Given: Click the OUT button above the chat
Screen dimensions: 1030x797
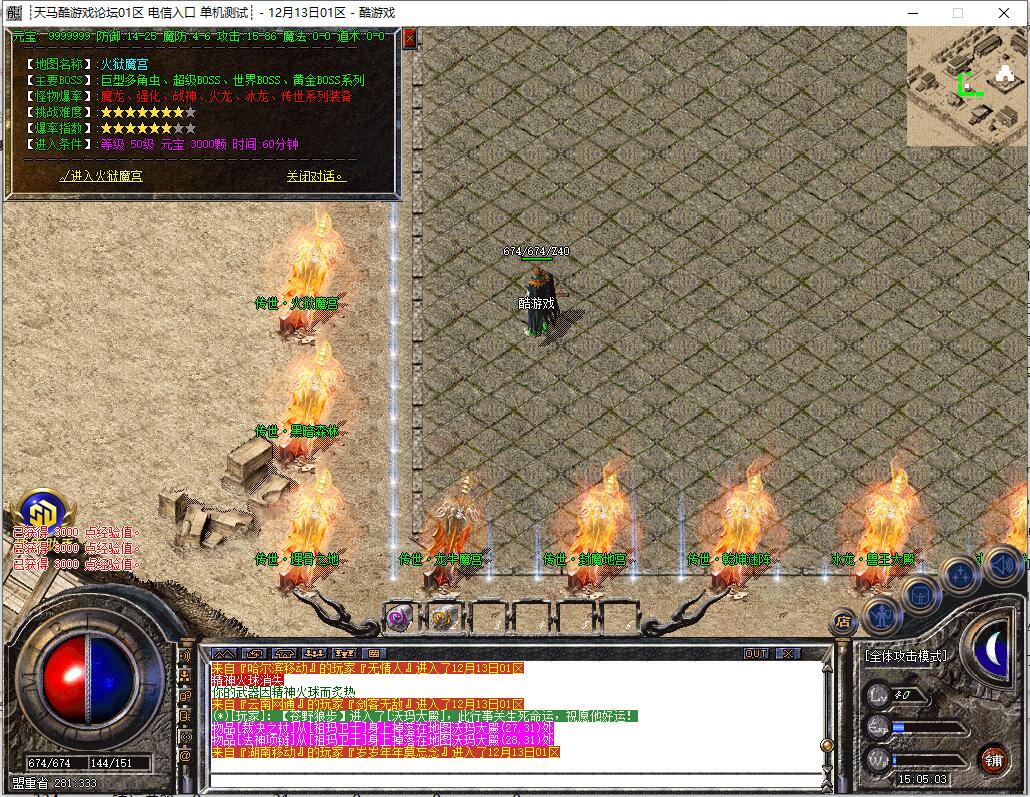Looking at the screenshot, I should [x=757, y=653].
